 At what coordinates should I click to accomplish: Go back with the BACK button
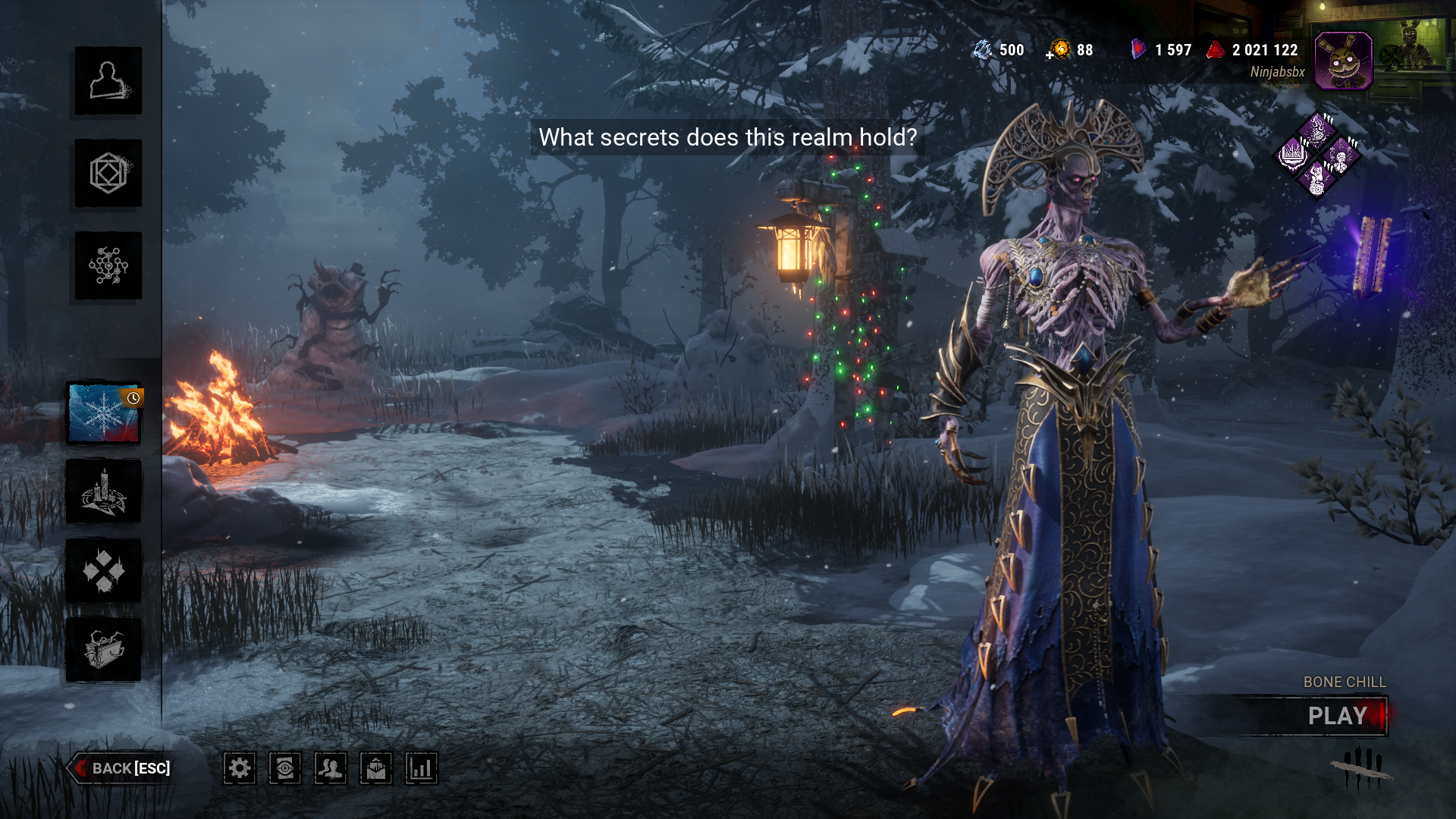point(121,768)
